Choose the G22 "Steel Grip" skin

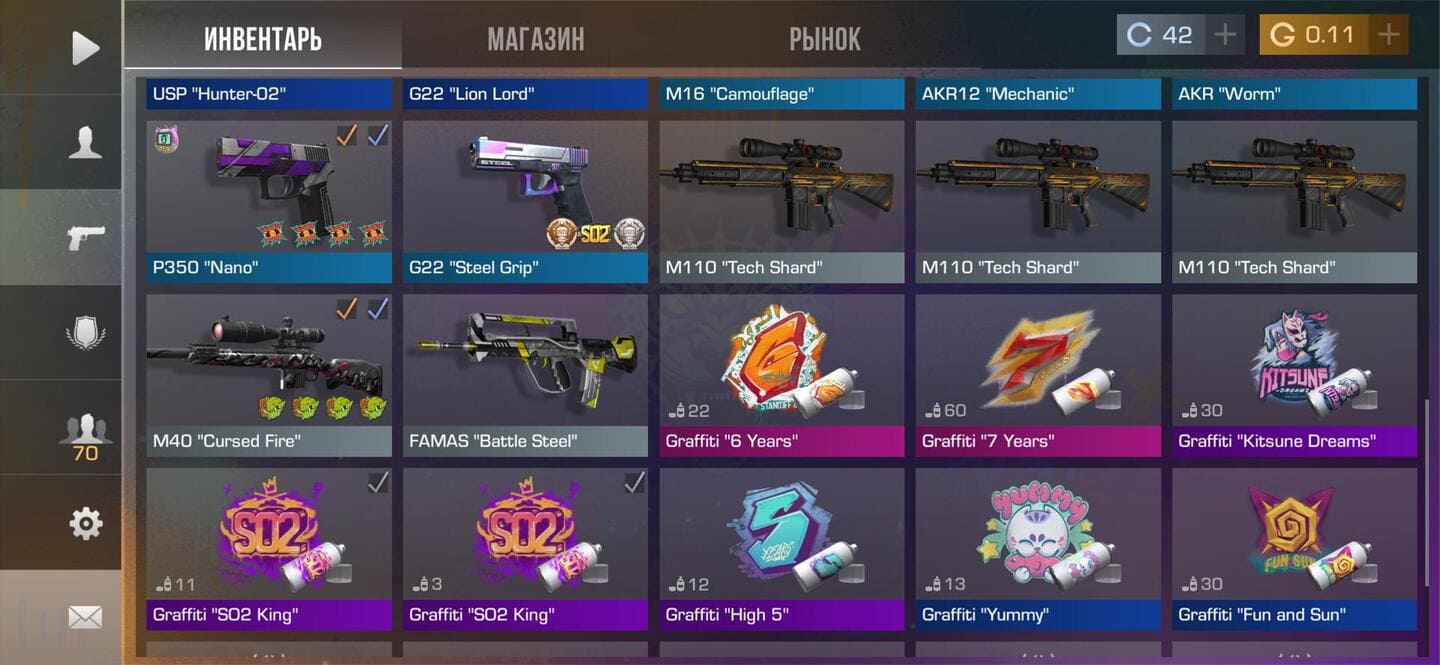point(525,202)
